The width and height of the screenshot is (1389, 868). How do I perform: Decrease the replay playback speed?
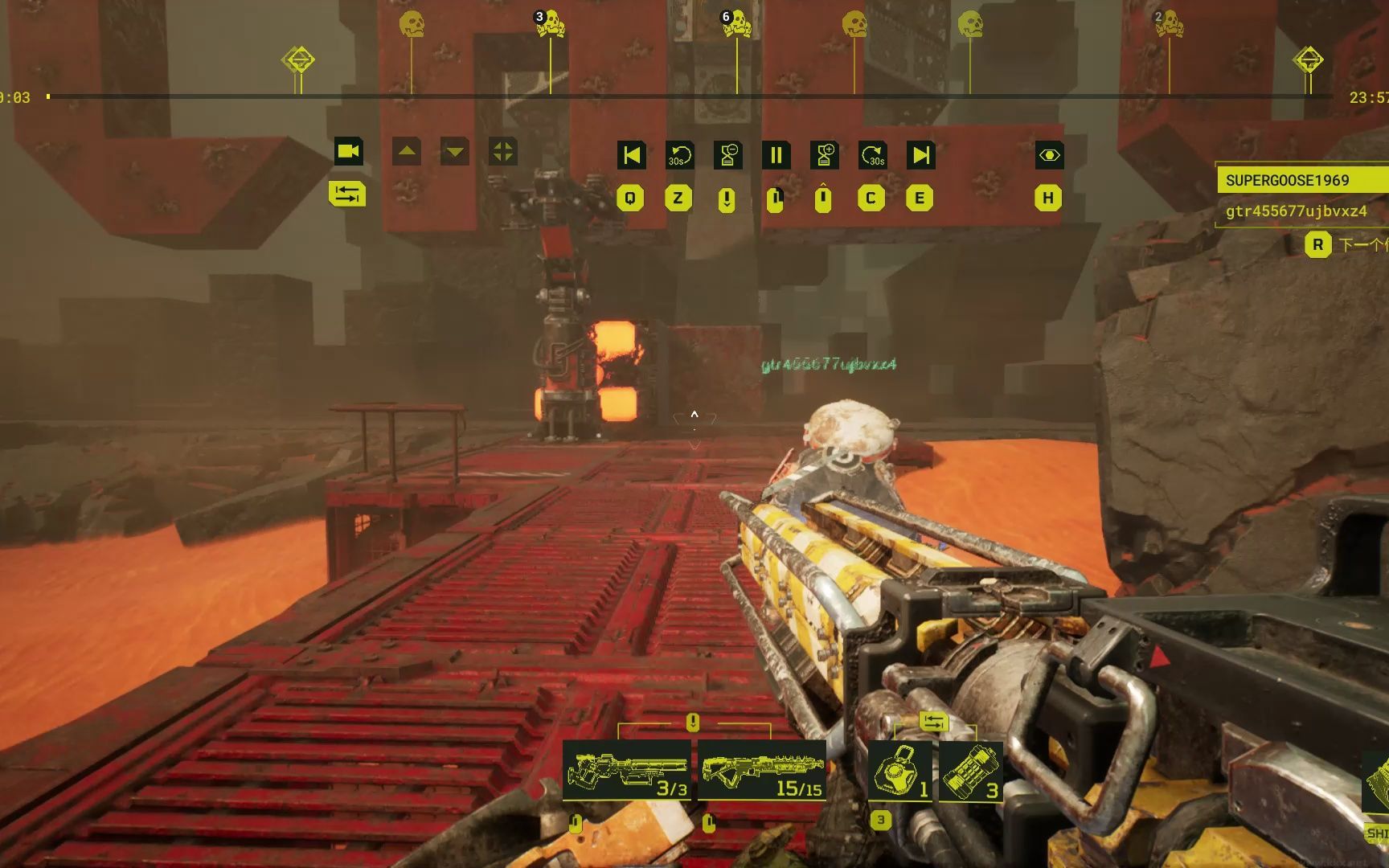[x=727, y=155]
